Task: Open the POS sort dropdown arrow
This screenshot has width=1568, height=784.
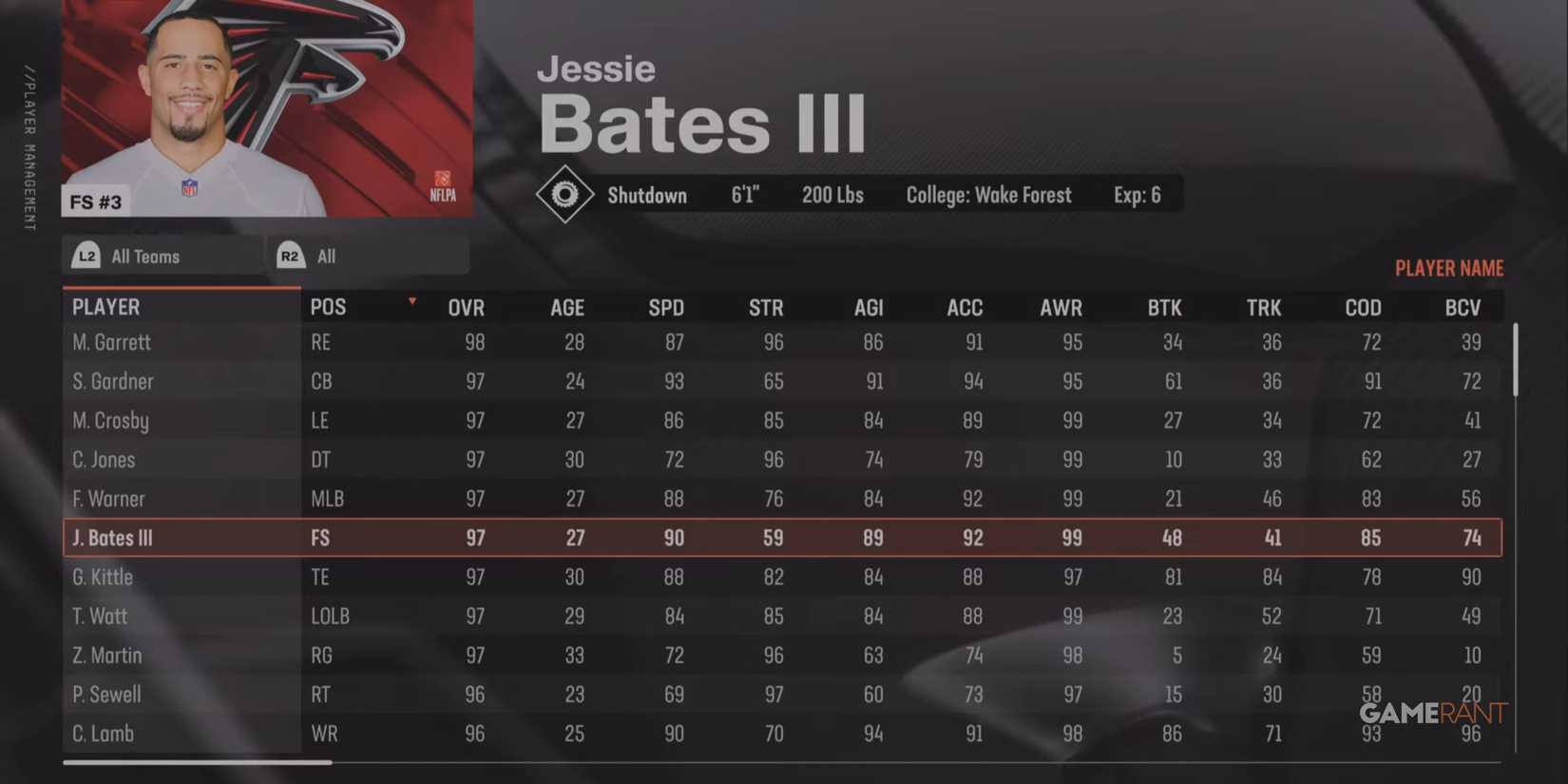Action: [411, 300]
